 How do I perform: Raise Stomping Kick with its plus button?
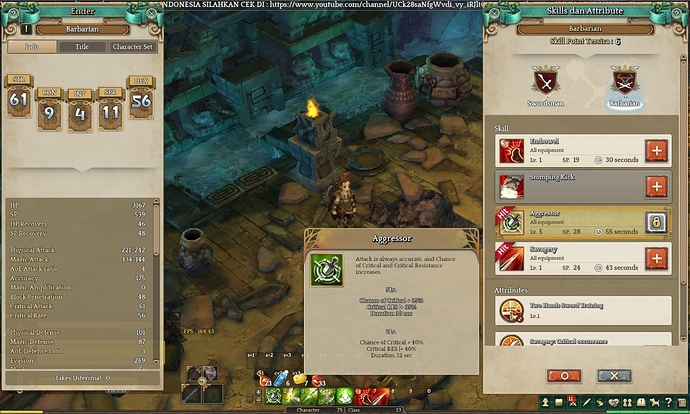(x=656, y=187)
